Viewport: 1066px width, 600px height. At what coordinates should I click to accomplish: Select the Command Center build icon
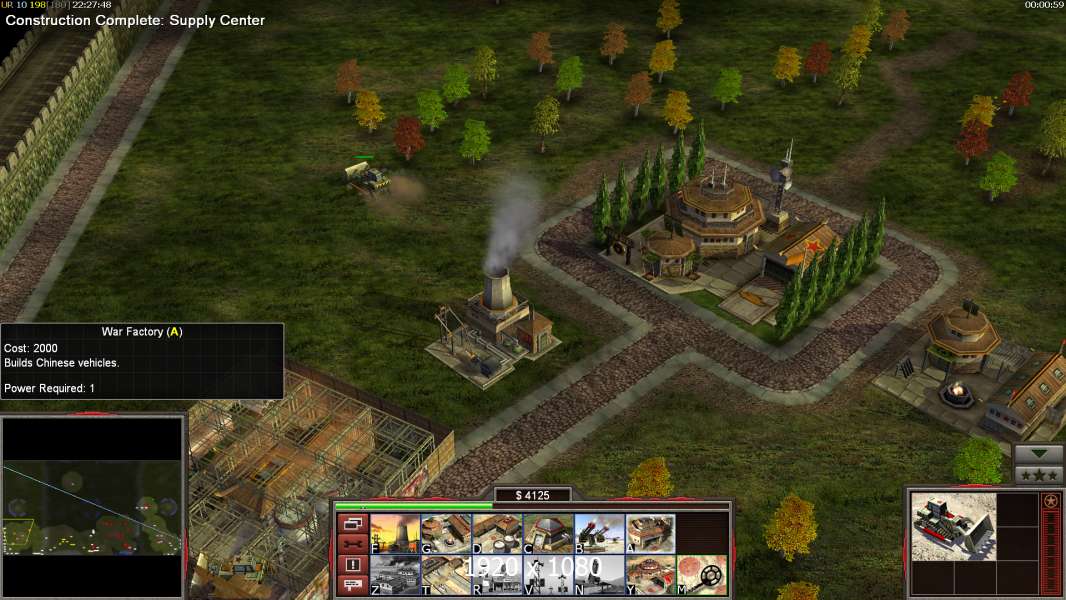(650, 575)
